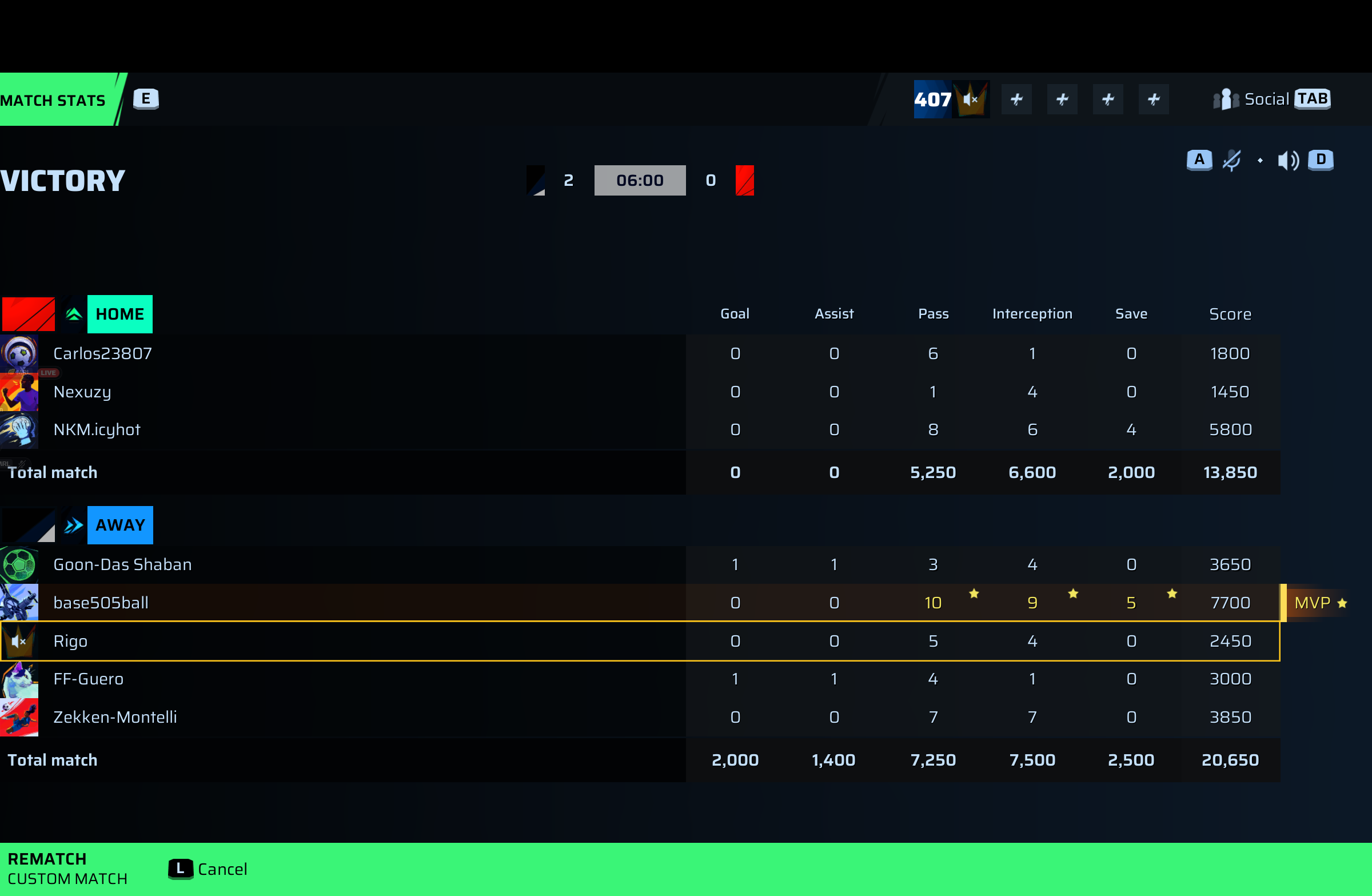Select Carlos23807 in the player list
Image resolution: width=1372 pixels, height=896 pixels.
tap(102, 353)
